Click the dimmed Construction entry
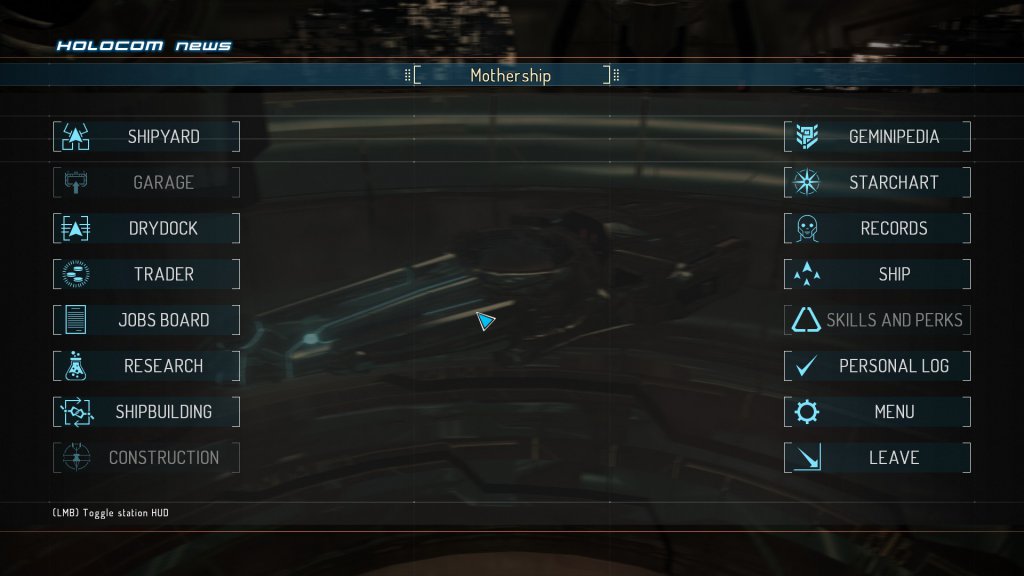The image size is (1024, 576). (146, 457)
